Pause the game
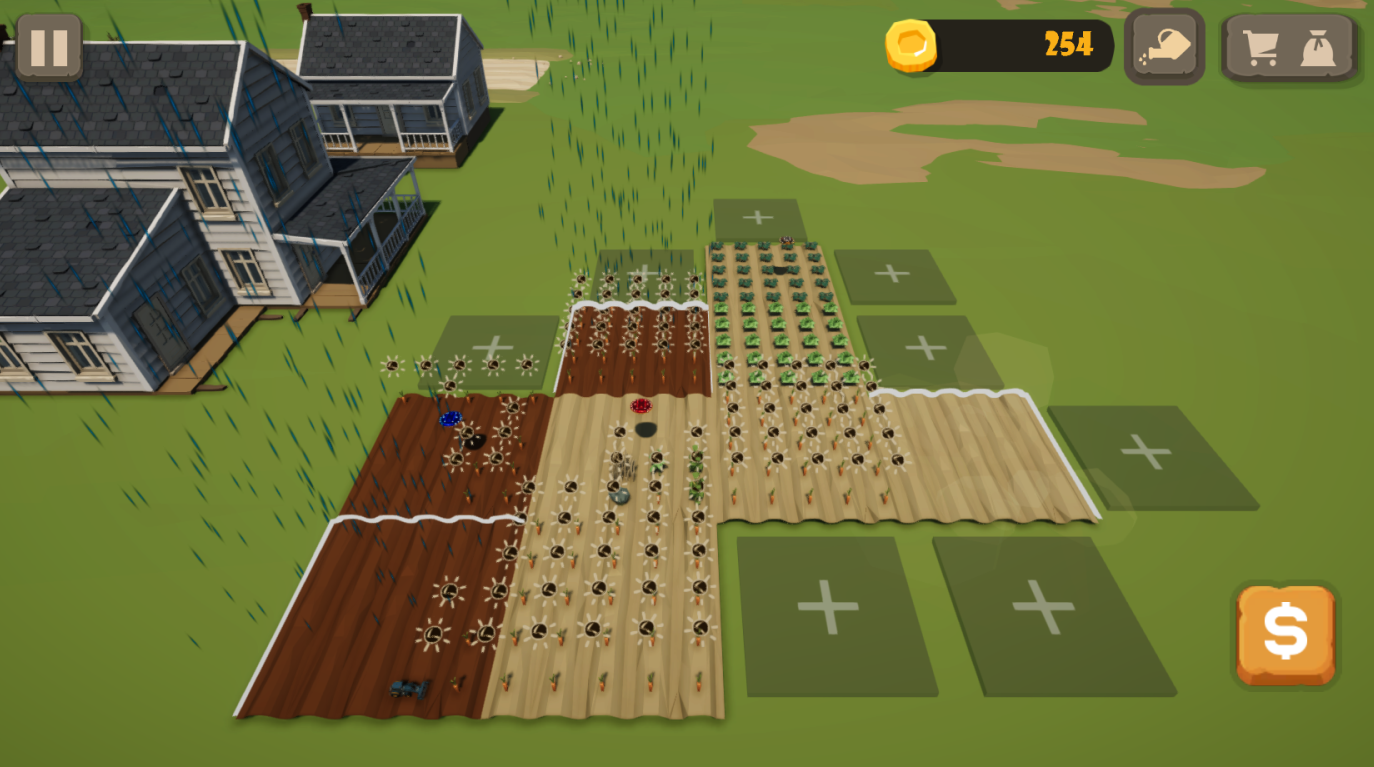 49,45
